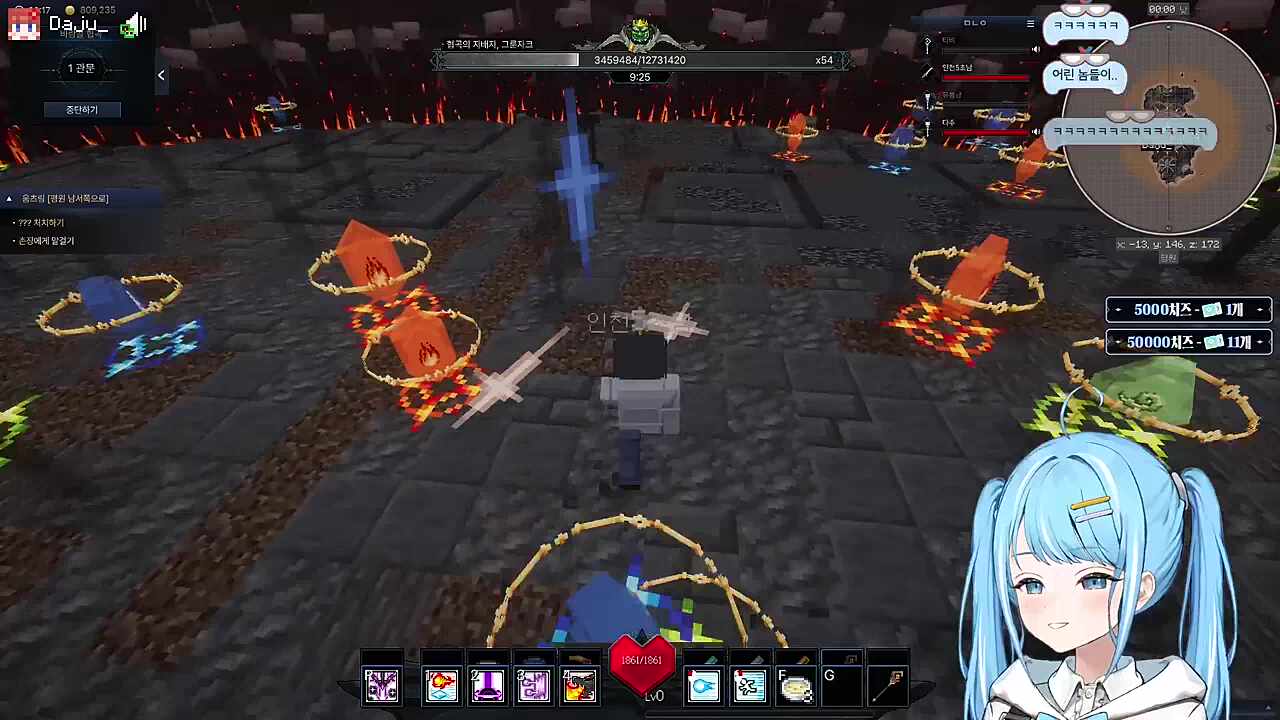This screenshot has height=720, width=1280.
Task: Collapse the stage panel with the left arrow
Action: click(x=161, y=75)
